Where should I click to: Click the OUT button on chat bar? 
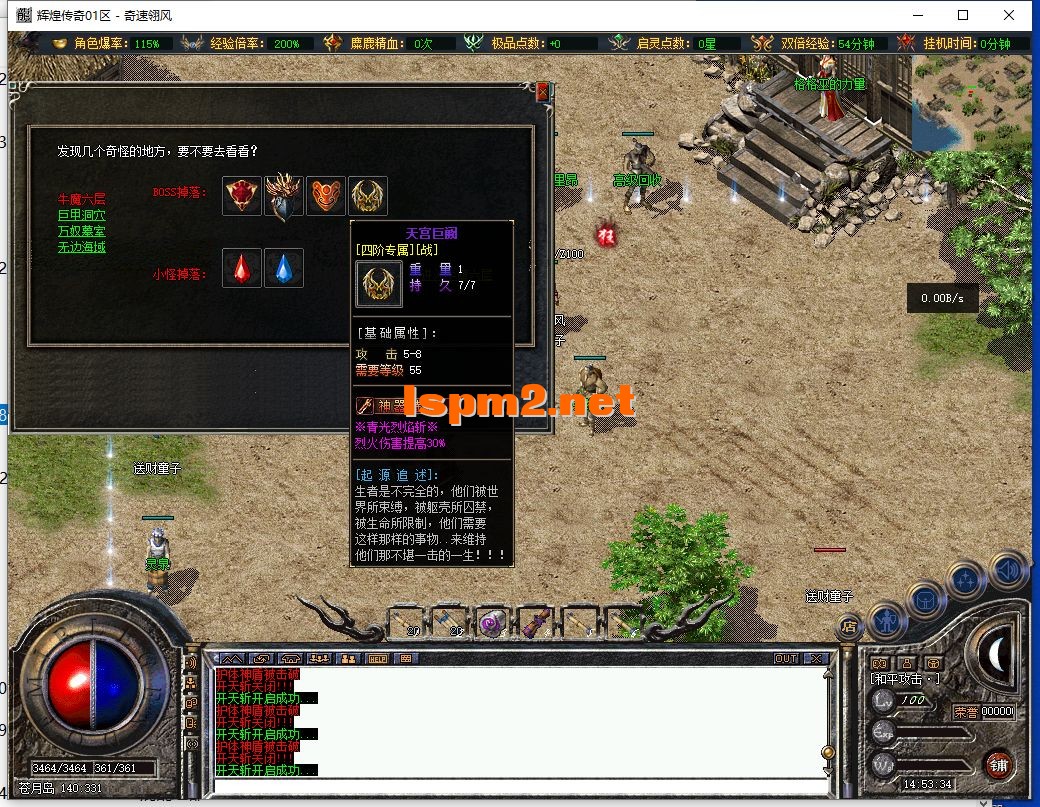[x=786, y=659]
